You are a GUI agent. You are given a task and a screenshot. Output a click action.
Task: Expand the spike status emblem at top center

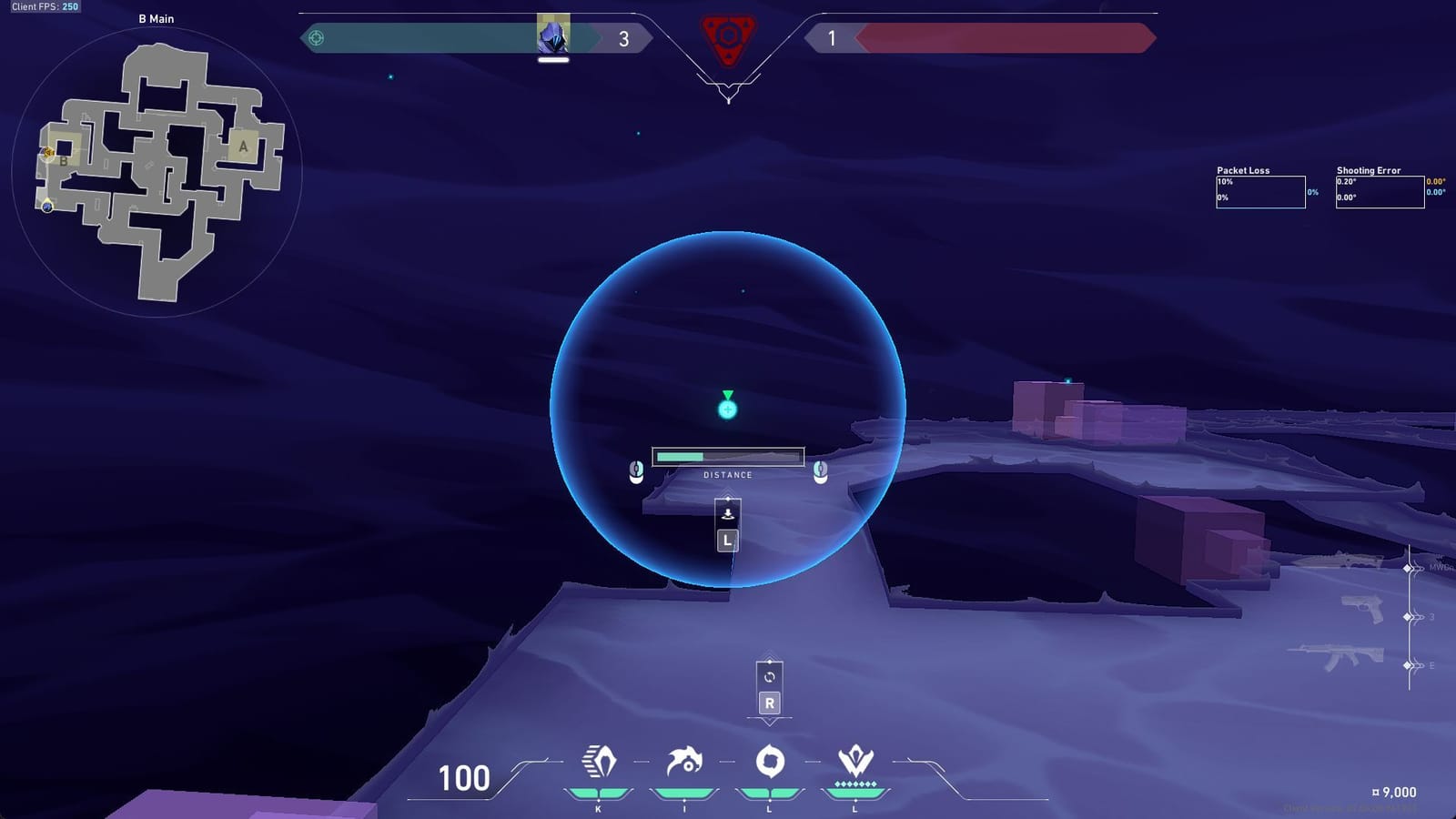(729, 36)
